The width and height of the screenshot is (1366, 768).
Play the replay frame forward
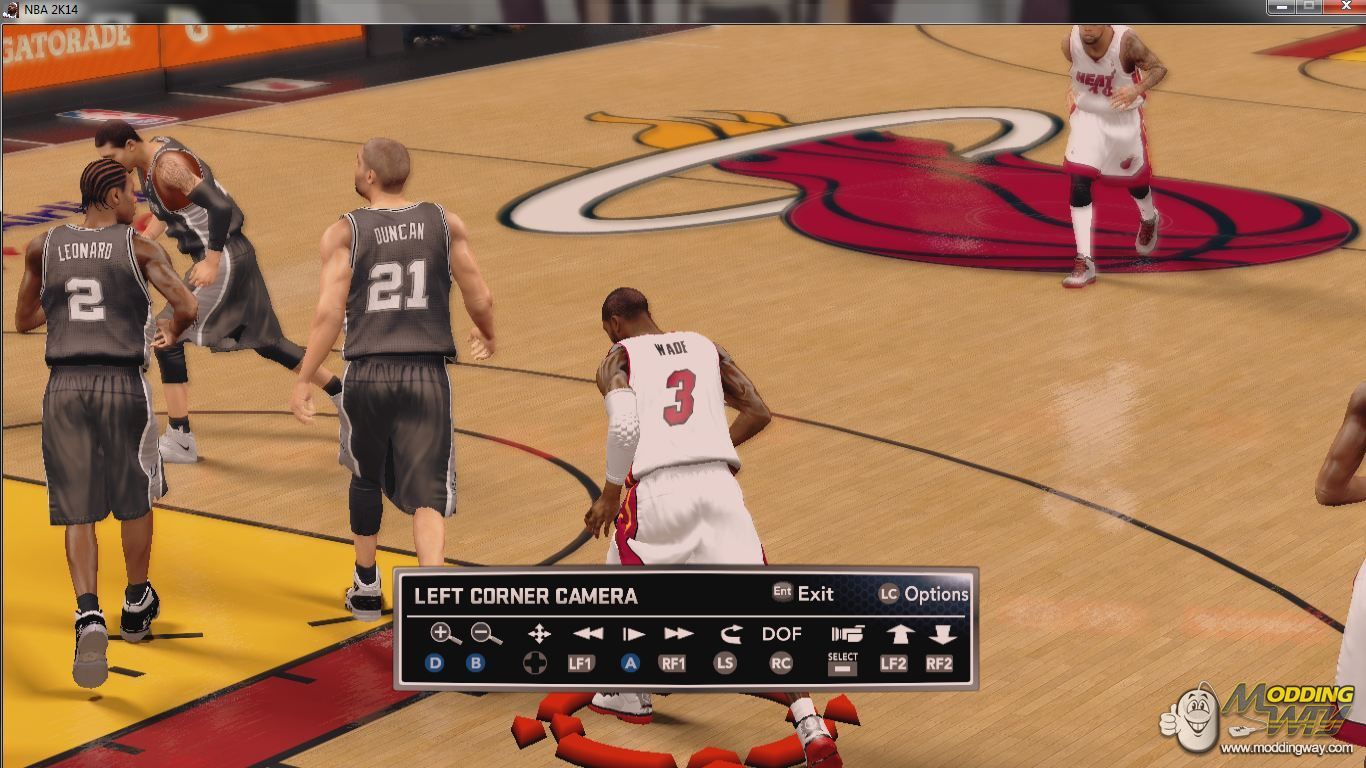click(633, 634)
